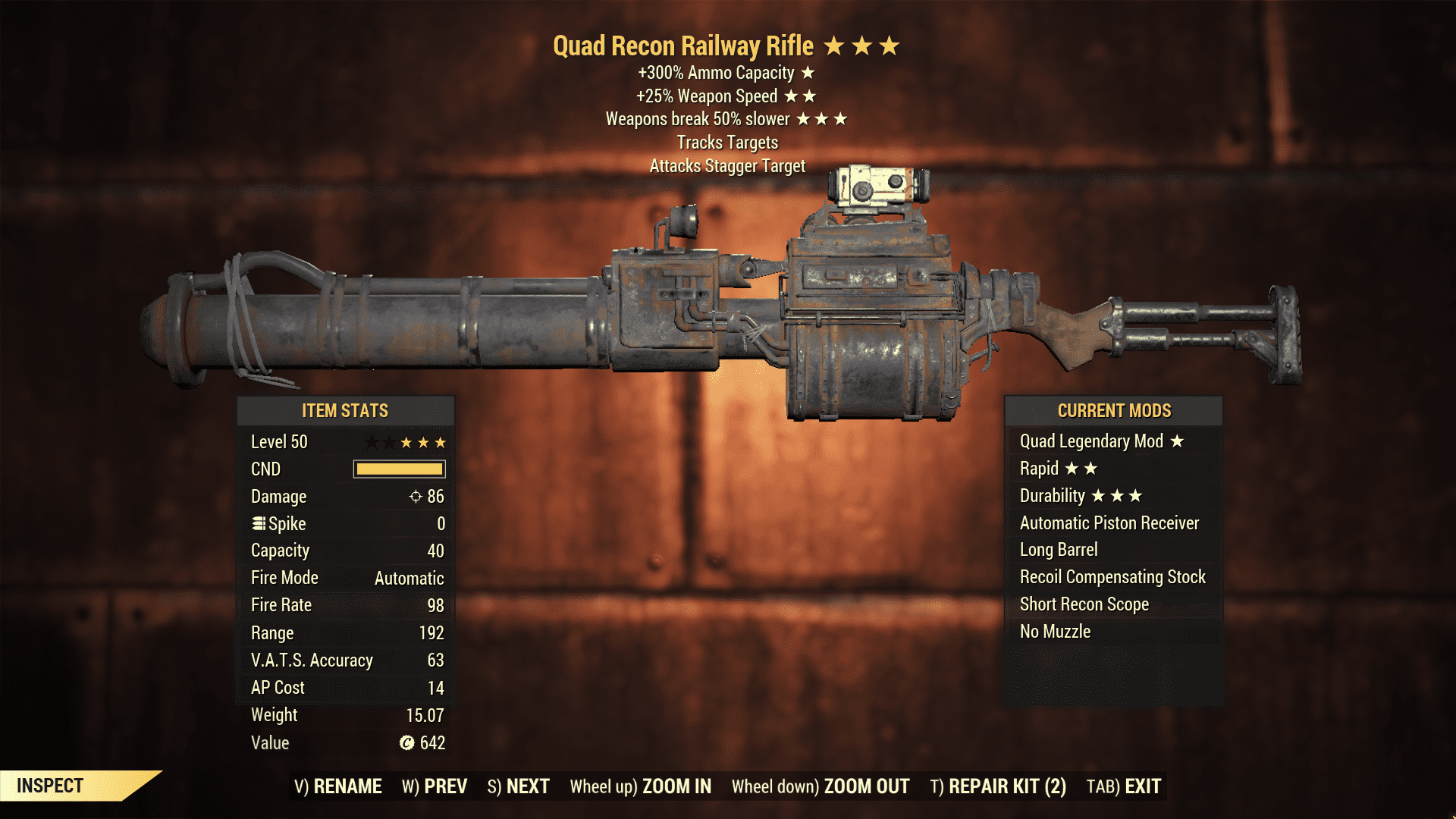The height and width of the screenshot is (819, 1456).
Task: Open the Fire Mode Automatic selector
Action: click(408, 577)
